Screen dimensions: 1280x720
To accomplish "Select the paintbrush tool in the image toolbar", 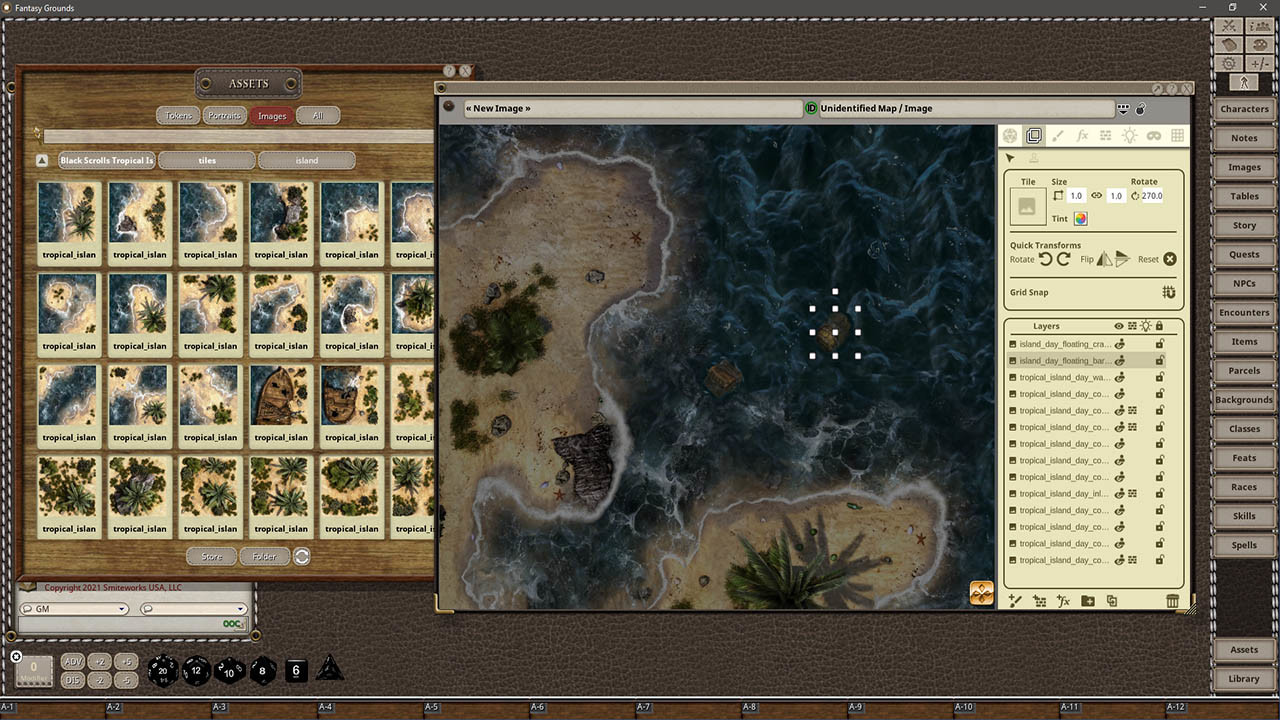I will [1057, 136].
